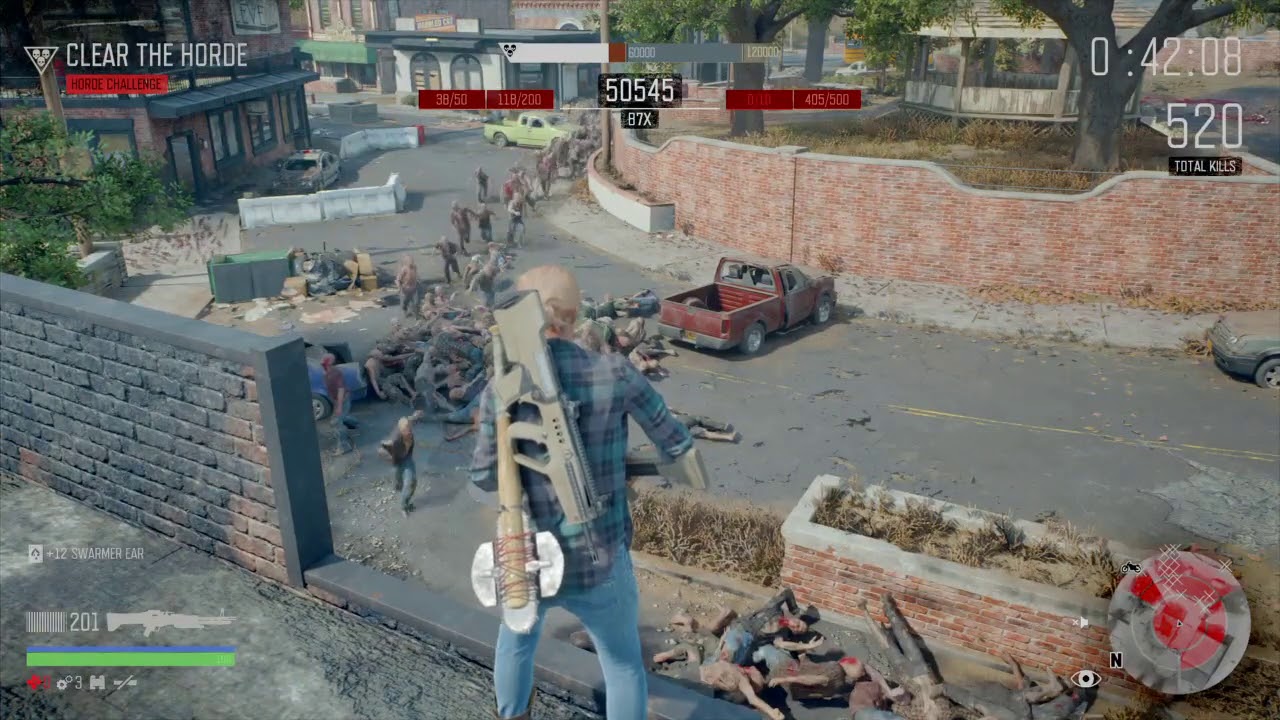Click the Freaker horde icon on the progress bar
The height and width of the screenshot is (720, 1280).
pyautogui.click(x=508, y=48)
